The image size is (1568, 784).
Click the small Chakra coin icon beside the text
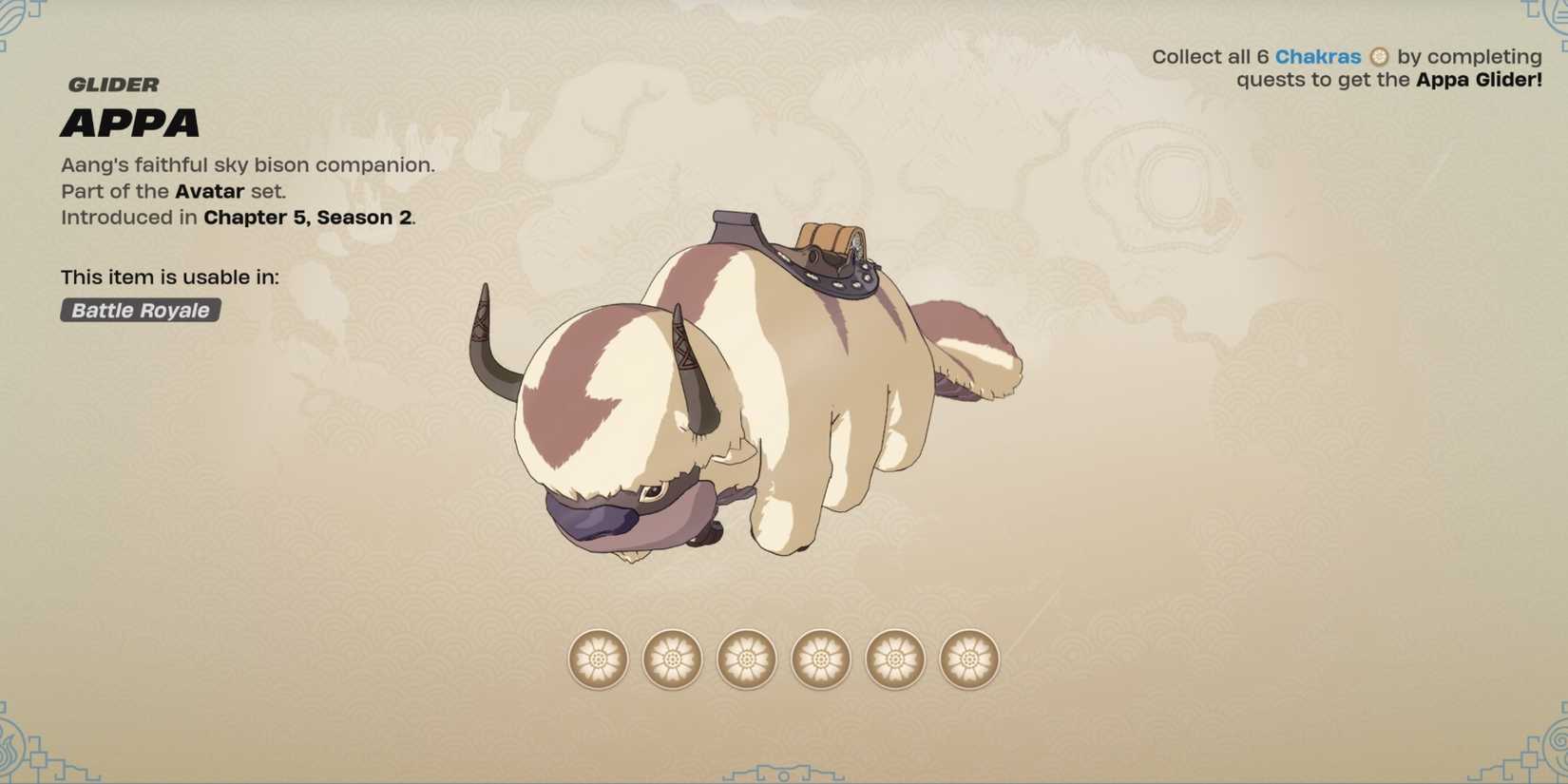click(1377, 57)
